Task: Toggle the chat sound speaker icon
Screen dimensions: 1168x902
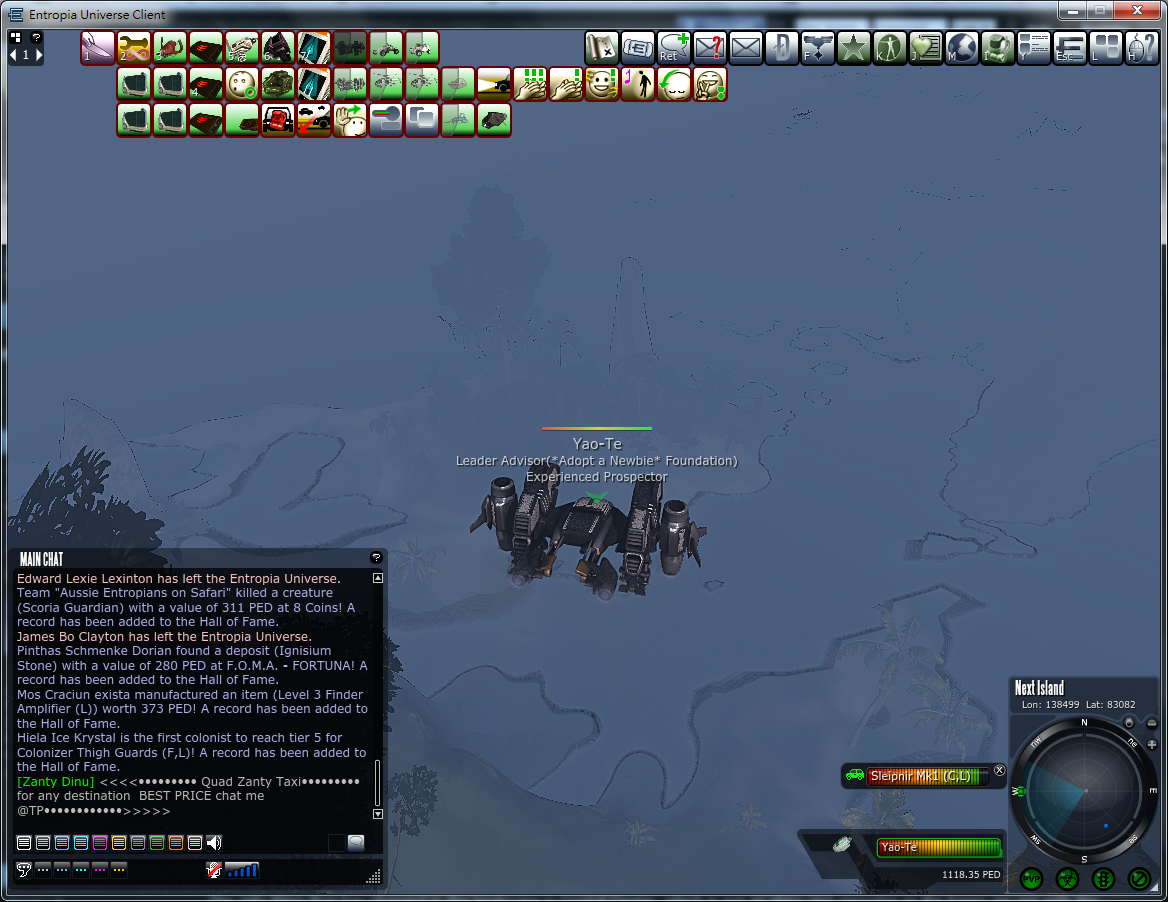Action: click(214, 843)
